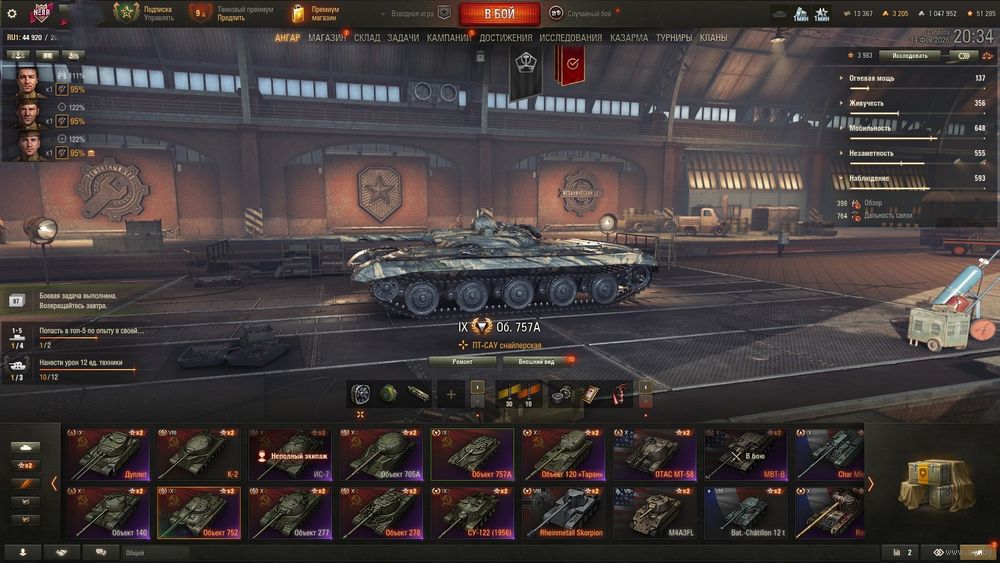Open the СКЛАД tab
Image resolution: width=1000 pixels, height=563 pixels.
[367, 38]
